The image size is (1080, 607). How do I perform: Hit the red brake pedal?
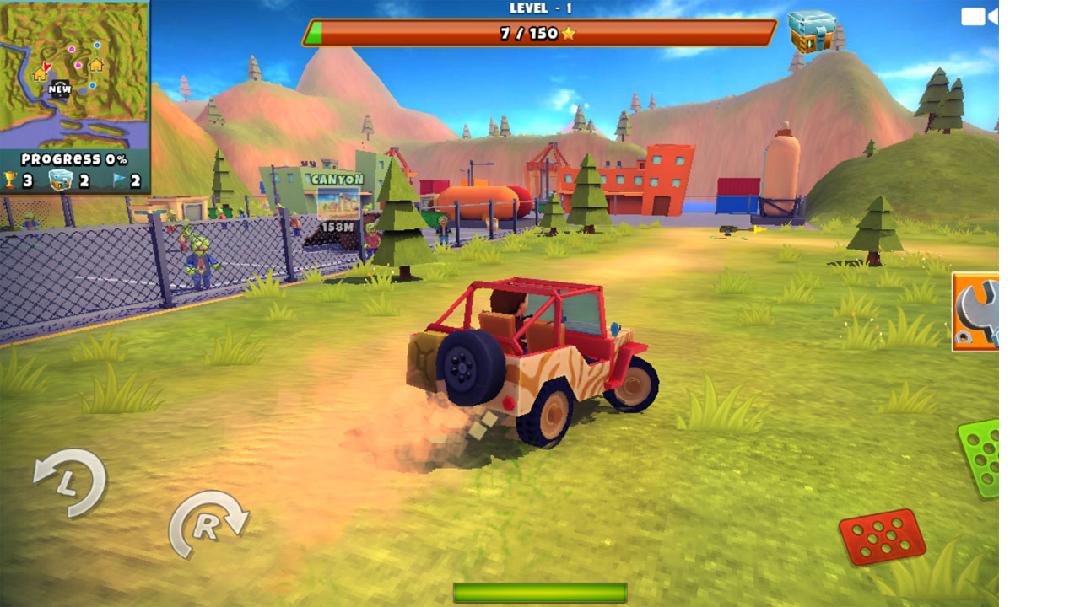click(881, 536)
